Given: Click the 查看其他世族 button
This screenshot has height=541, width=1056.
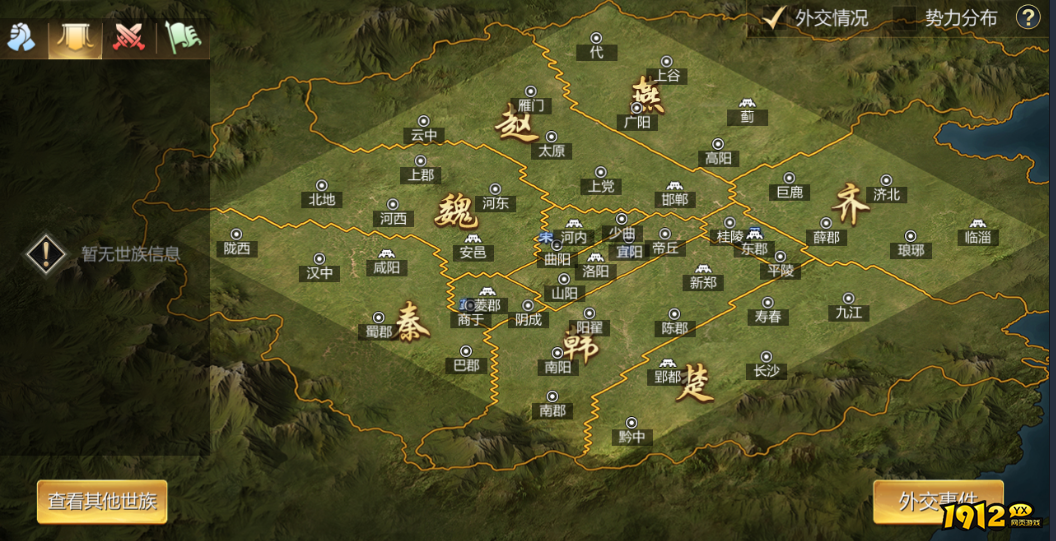Looking at the screenshot, I should (102, 502).
